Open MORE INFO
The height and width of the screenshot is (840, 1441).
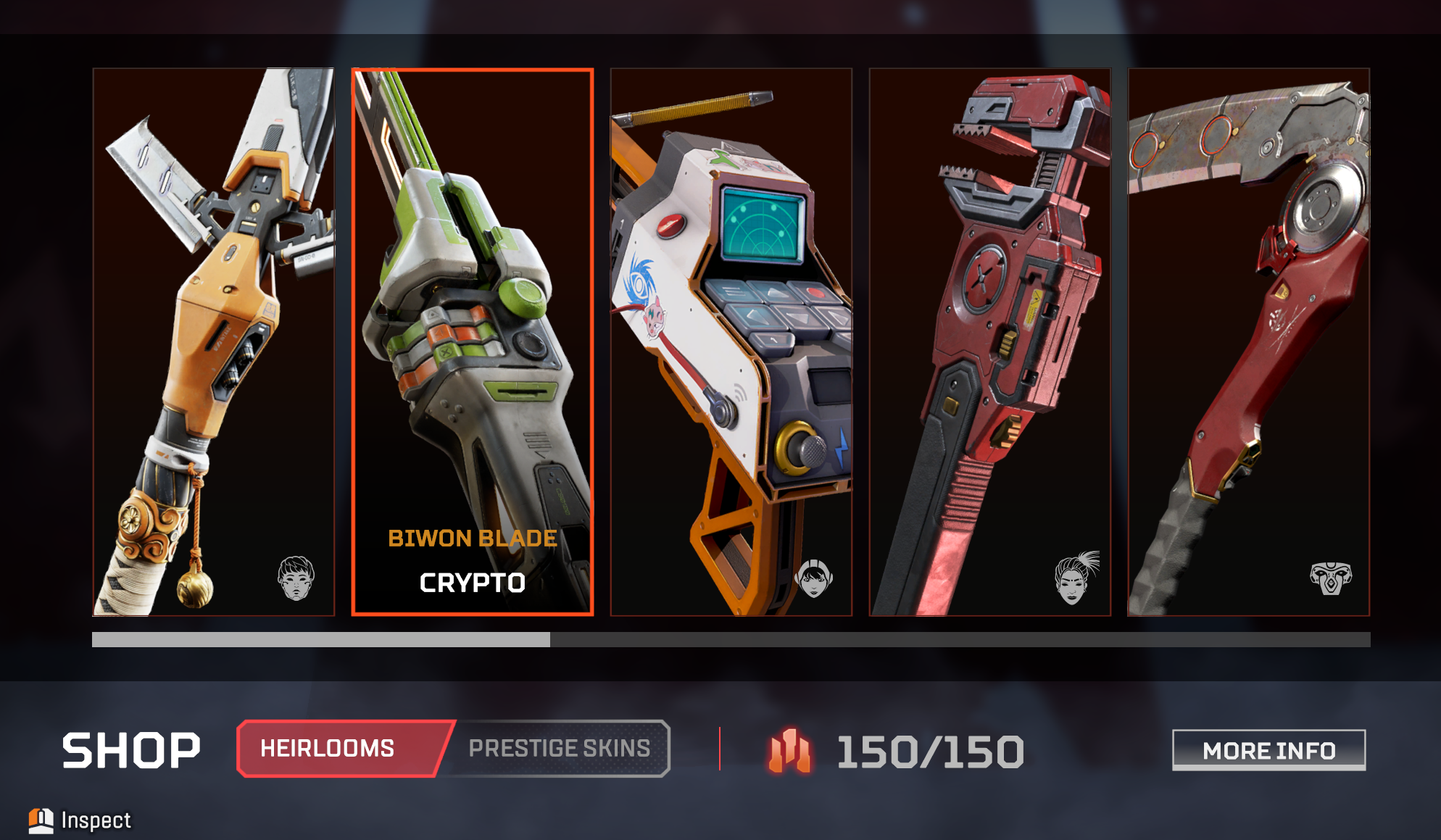click(x=1268, y=750)
